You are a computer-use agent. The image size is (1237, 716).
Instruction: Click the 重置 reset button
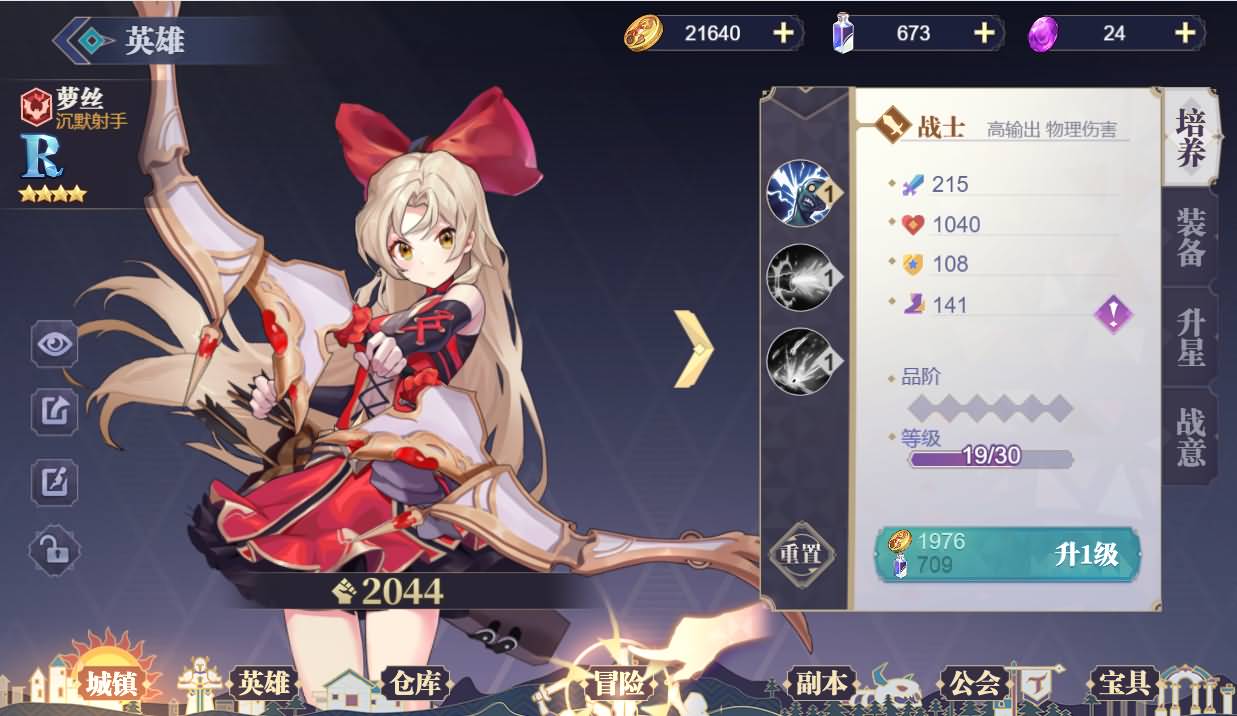click(x=800, y=553)
